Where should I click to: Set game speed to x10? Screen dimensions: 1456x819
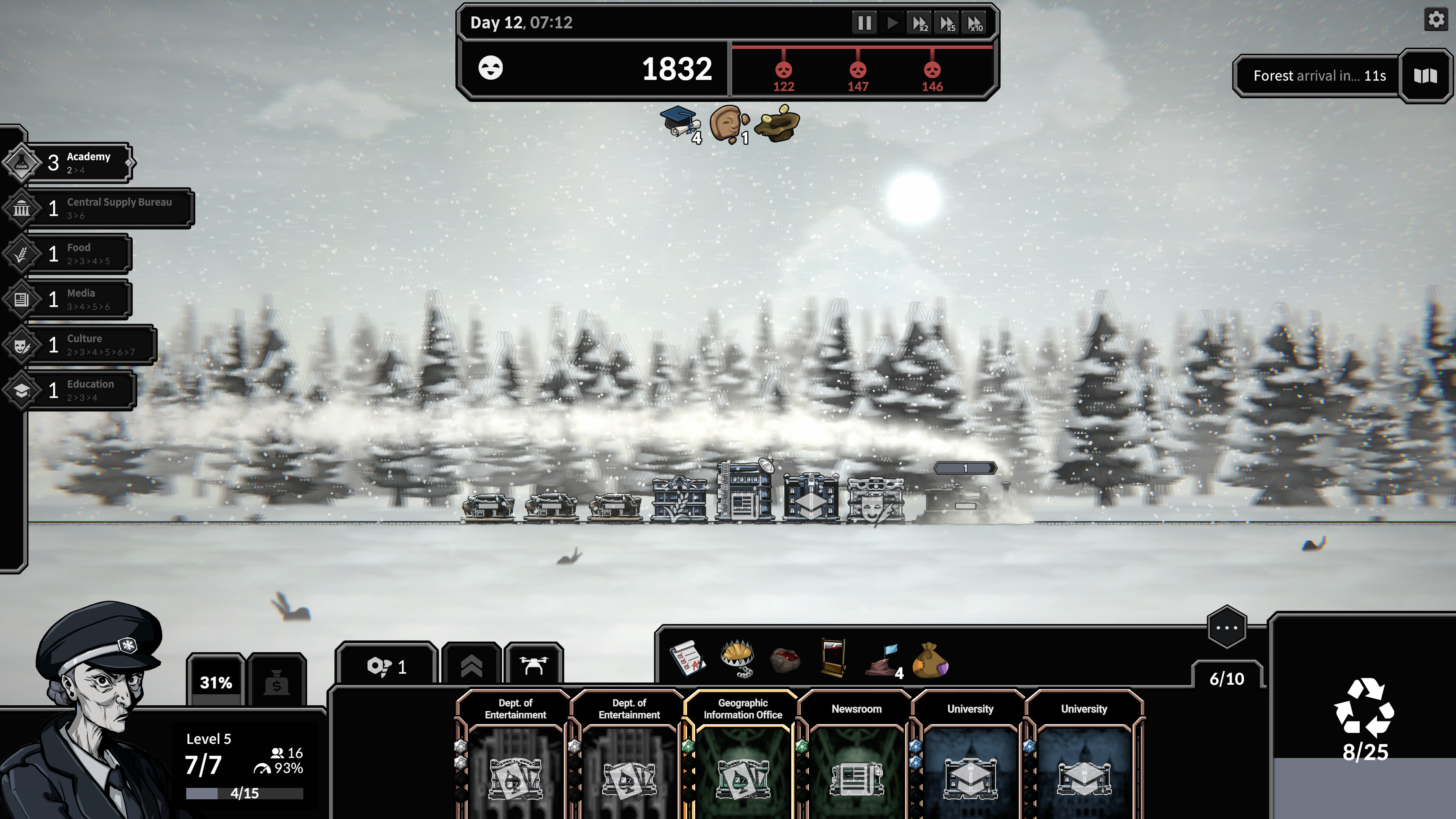point(975,23)
